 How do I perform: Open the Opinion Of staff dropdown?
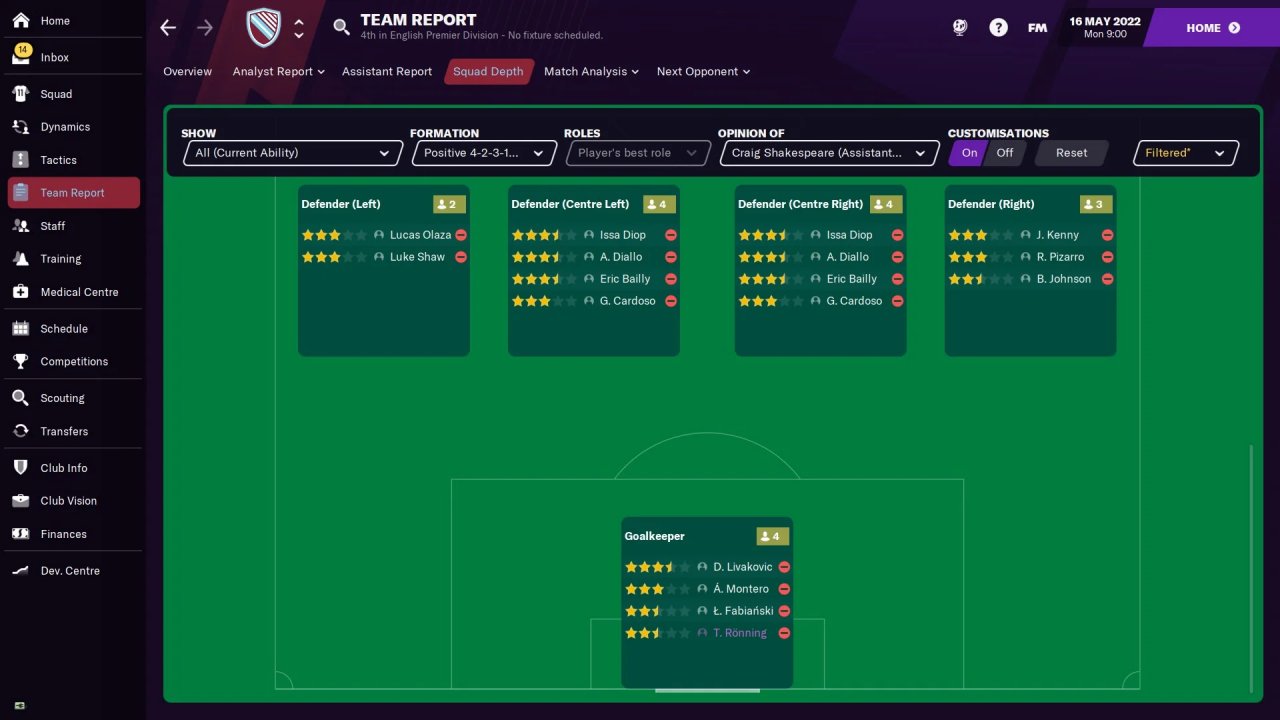[x=828, y=153]
